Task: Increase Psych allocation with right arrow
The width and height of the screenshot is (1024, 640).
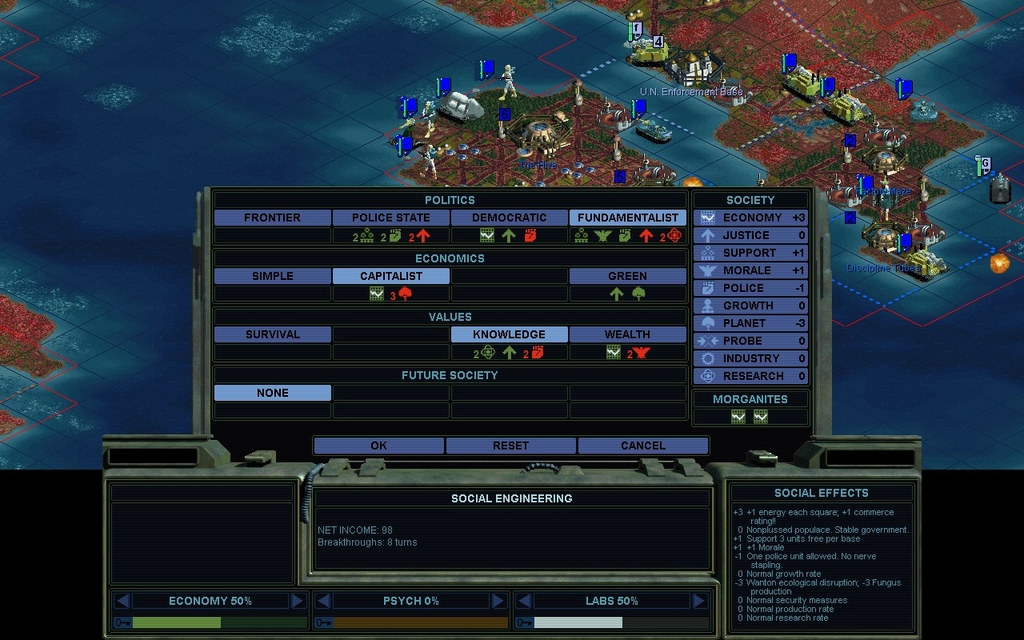Action: 498,601
